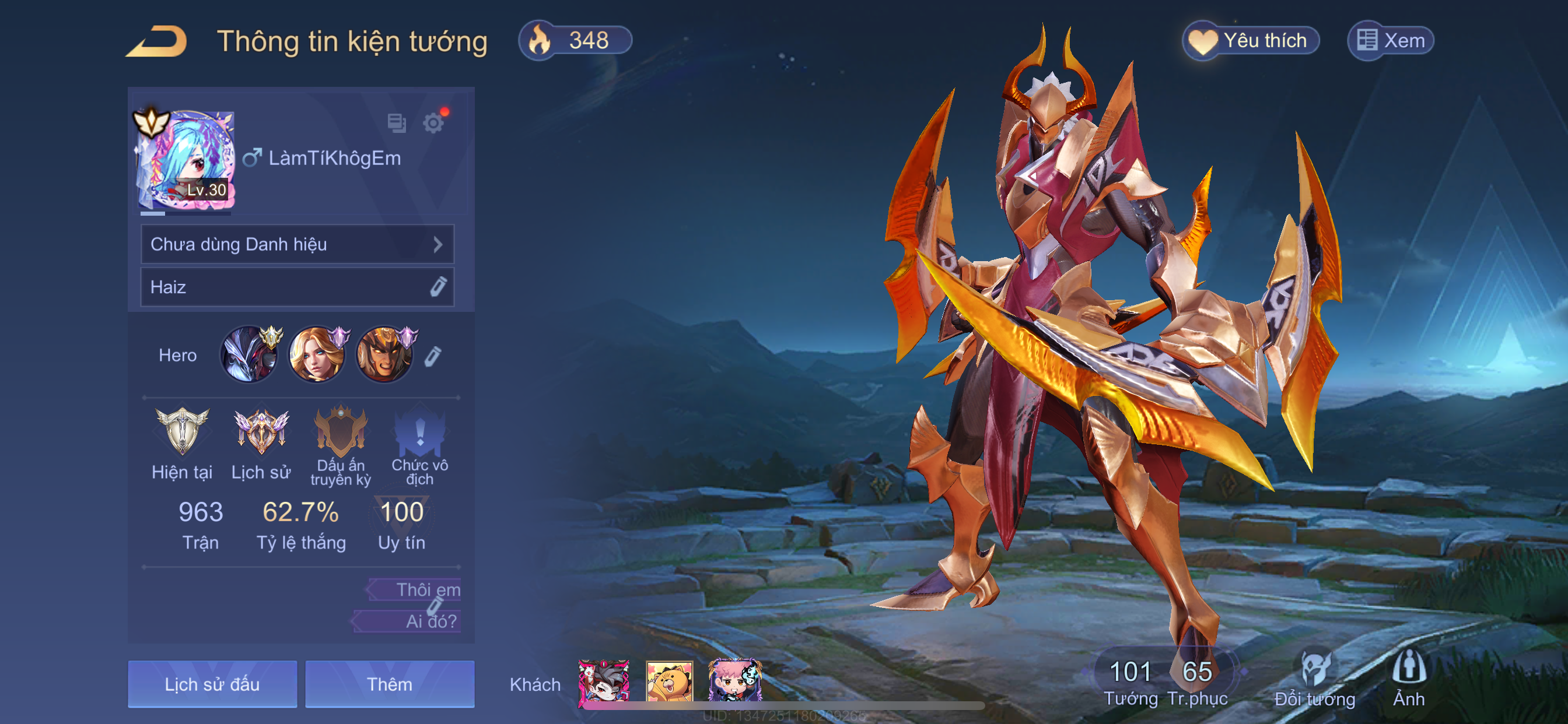Select the blonde female hero portrait
The image size is (1568, 724).
[x=316, y=354]
